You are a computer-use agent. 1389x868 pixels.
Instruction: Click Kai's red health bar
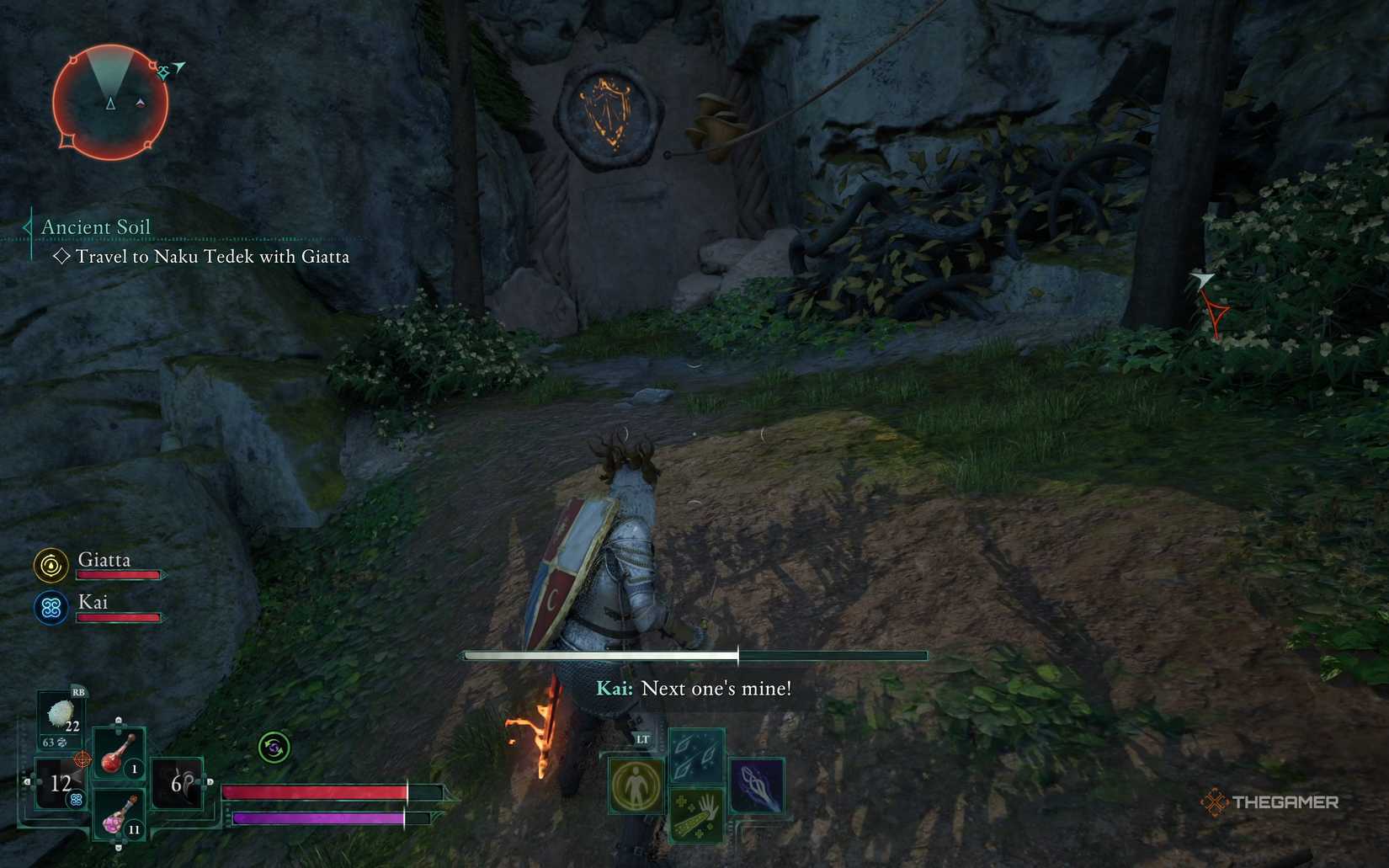[x=118, y=617]
